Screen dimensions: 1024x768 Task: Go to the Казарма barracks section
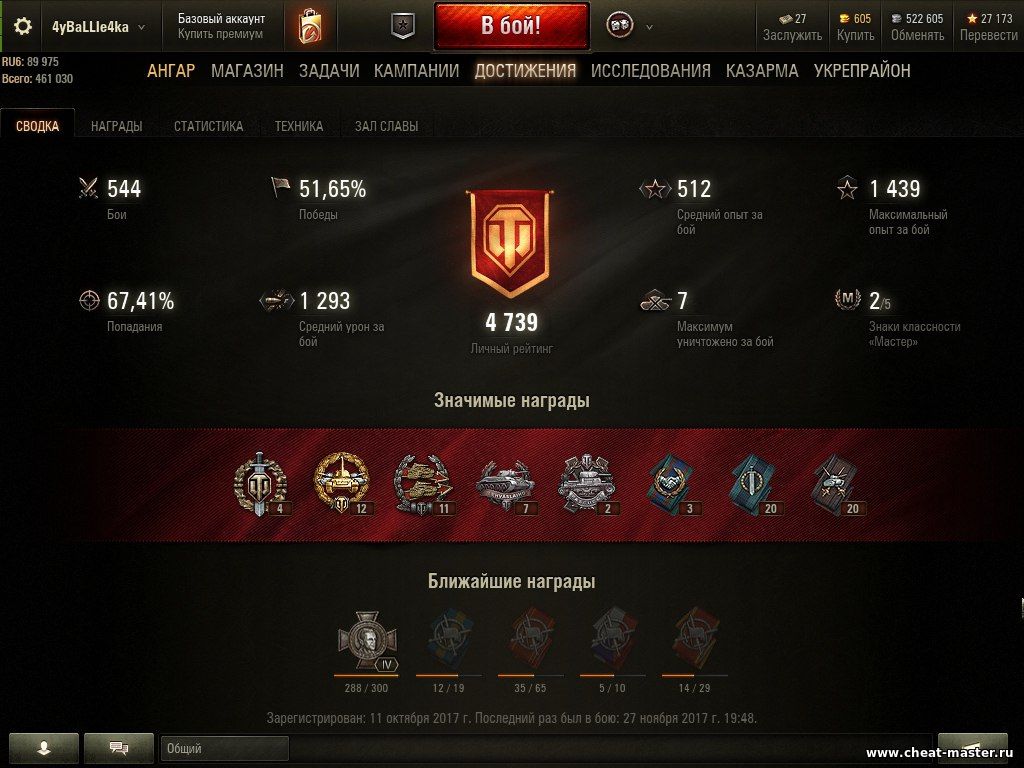coord(762,71)
